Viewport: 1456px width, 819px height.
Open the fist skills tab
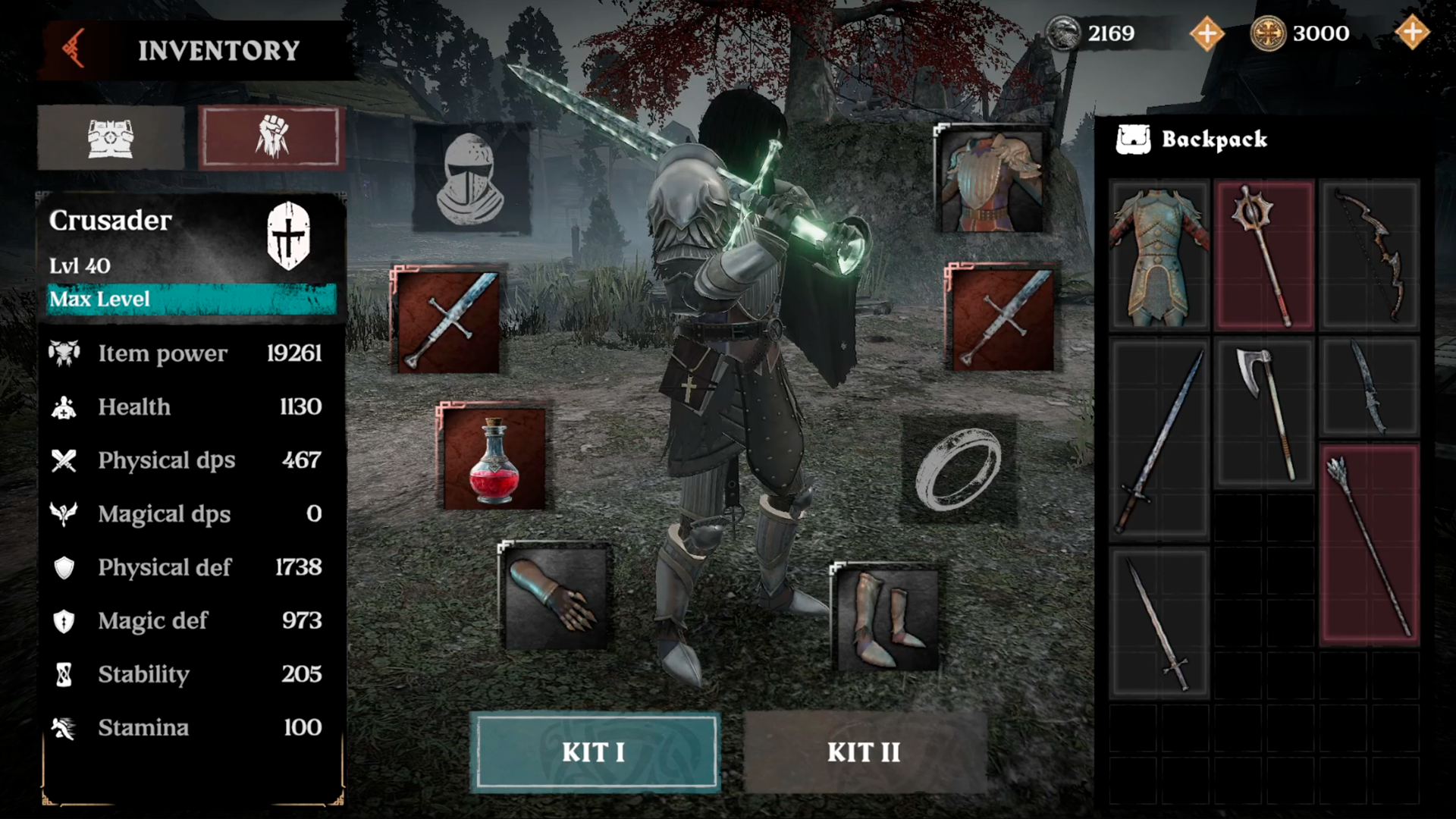tap(271, 138)
